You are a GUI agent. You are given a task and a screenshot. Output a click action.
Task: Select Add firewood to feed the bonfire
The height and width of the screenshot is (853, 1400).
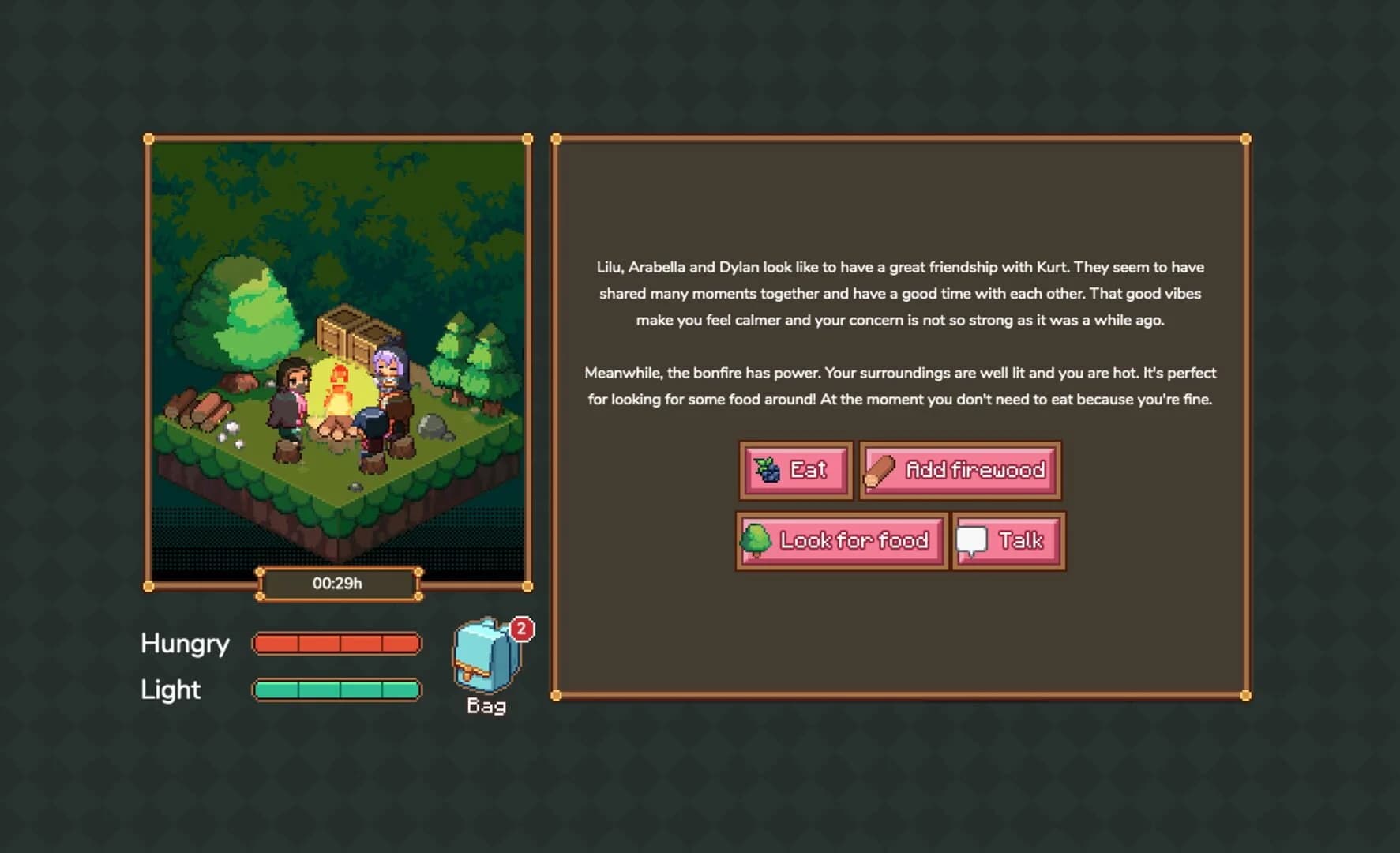(959, 470)
